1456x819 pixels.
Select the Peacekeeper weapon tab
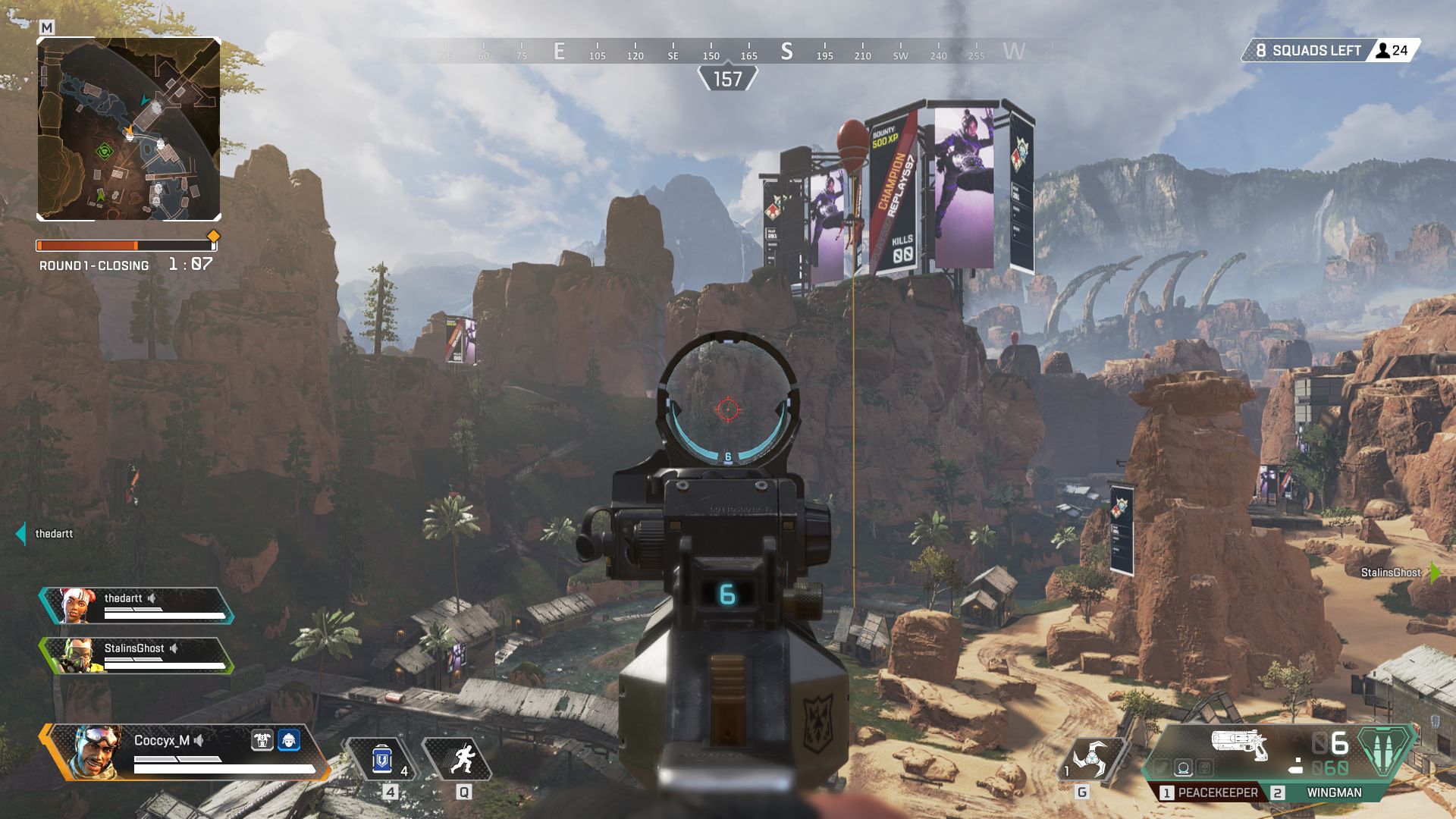click(1209, 792)
